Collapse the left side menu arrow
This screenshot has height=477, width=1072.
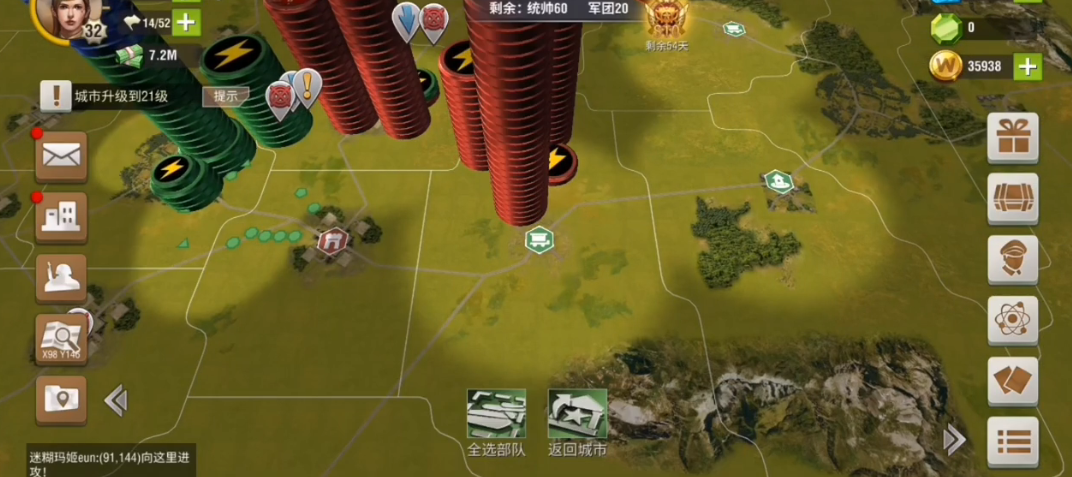[116, 401]
